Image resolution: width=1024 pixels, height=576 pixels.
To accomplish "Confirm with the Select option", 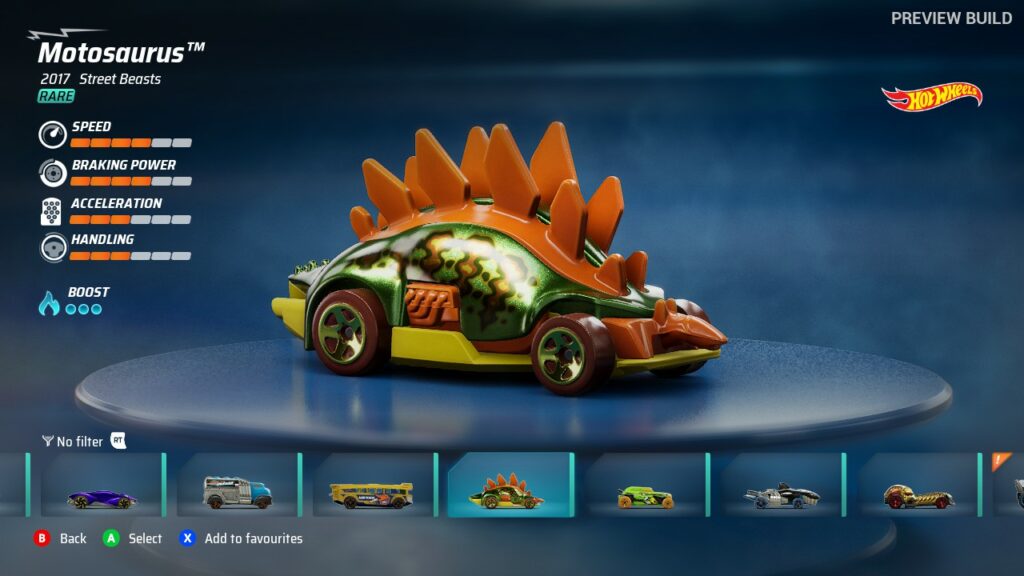I will [133, 538].
